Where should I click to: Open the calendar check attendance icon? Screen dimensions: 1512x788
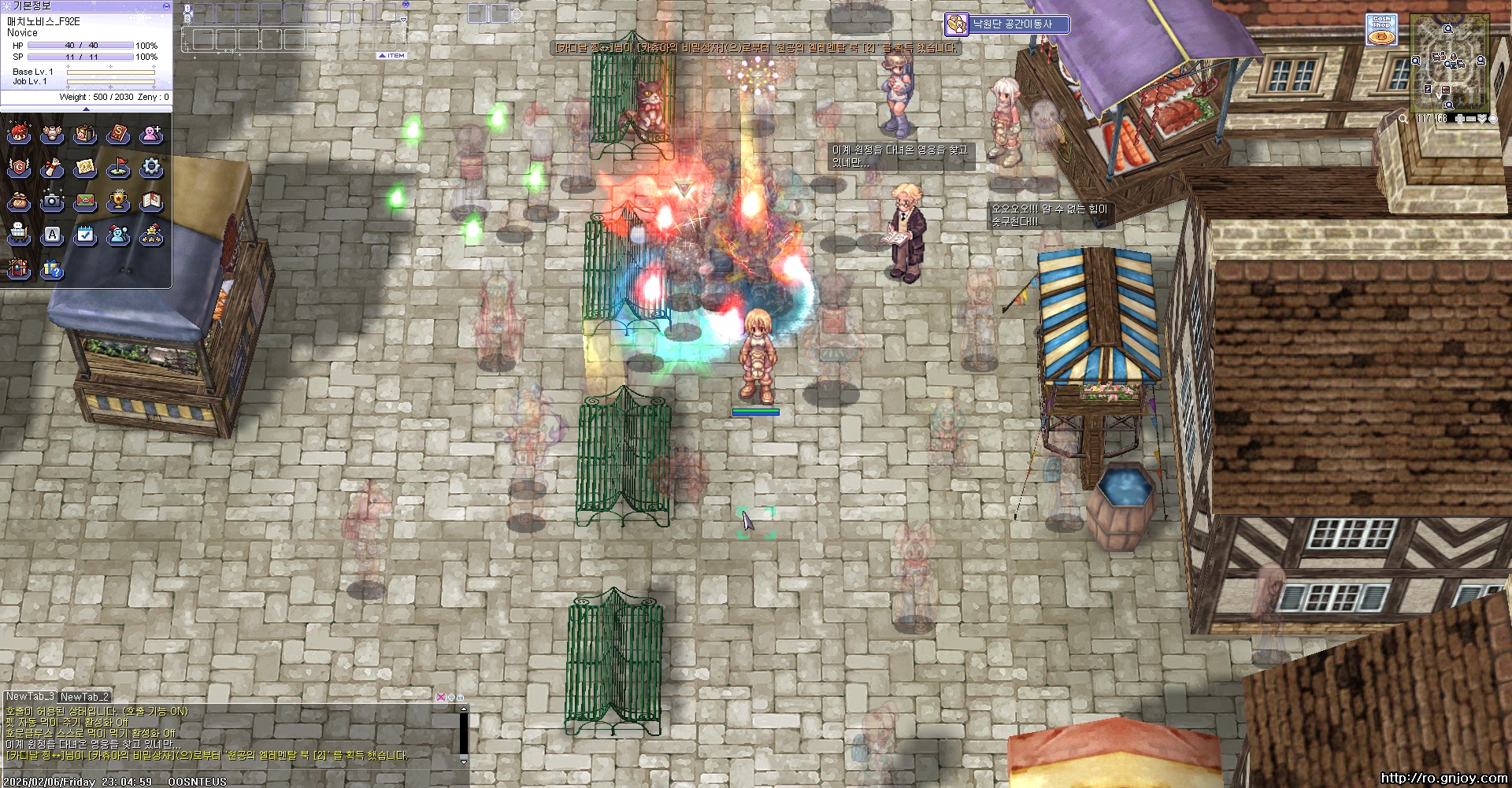coord(85,235)
